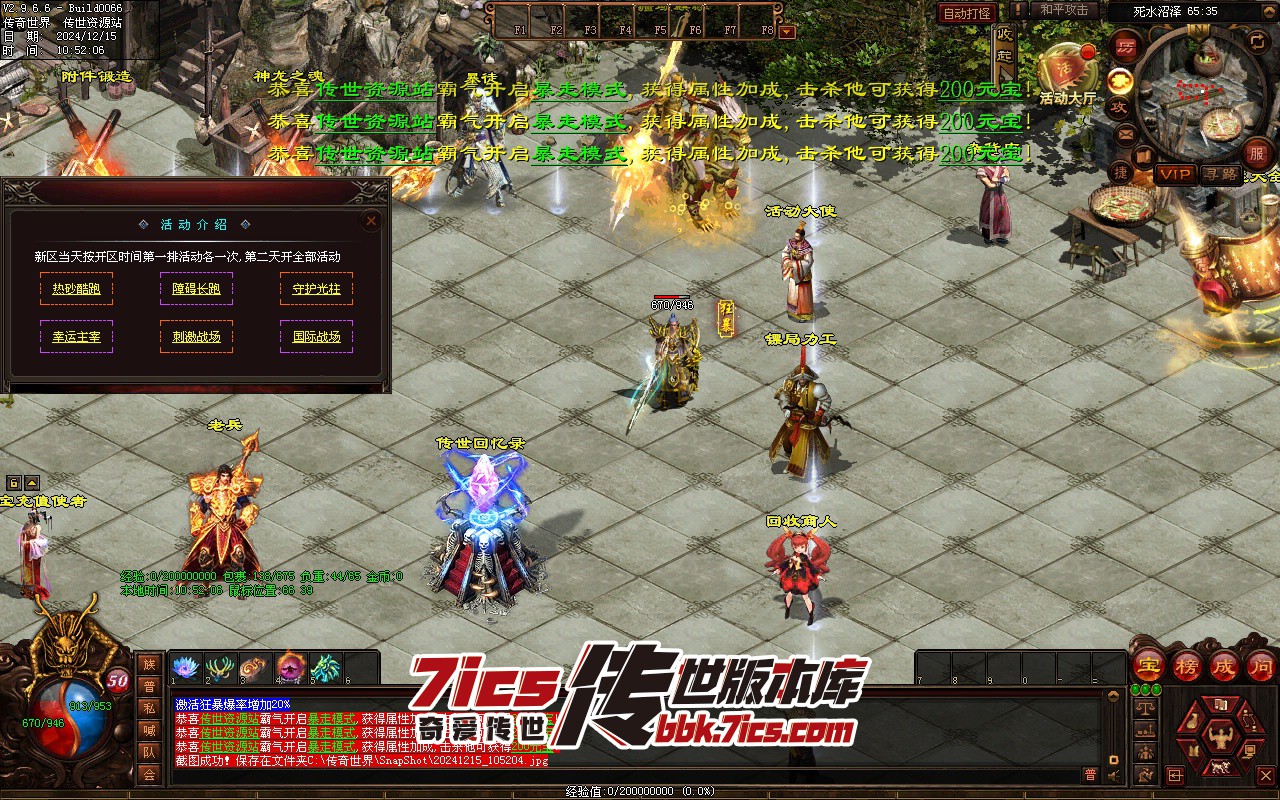
Task: Use the flaming pink orb in slot 4
Action: 290,667
